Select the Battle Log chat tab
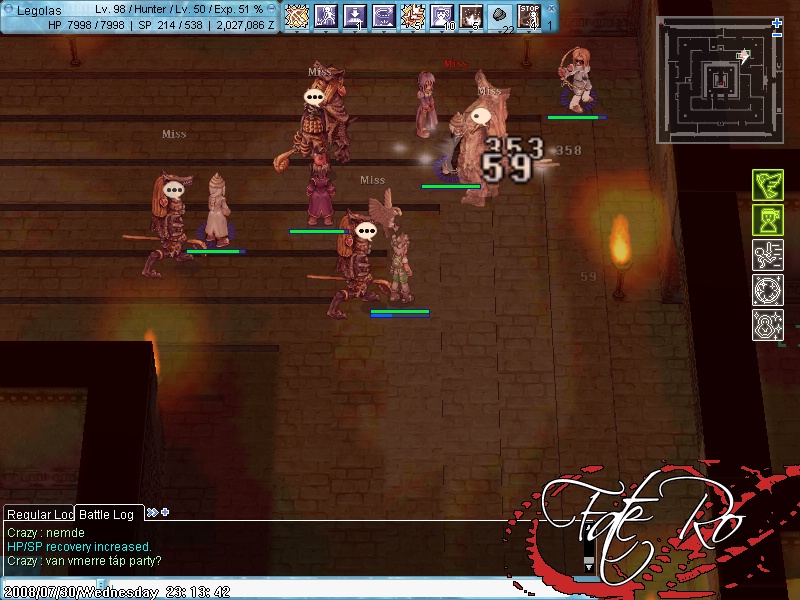This screenshot has width=800, height=600. pyautogui.click(x=110, y=514)
